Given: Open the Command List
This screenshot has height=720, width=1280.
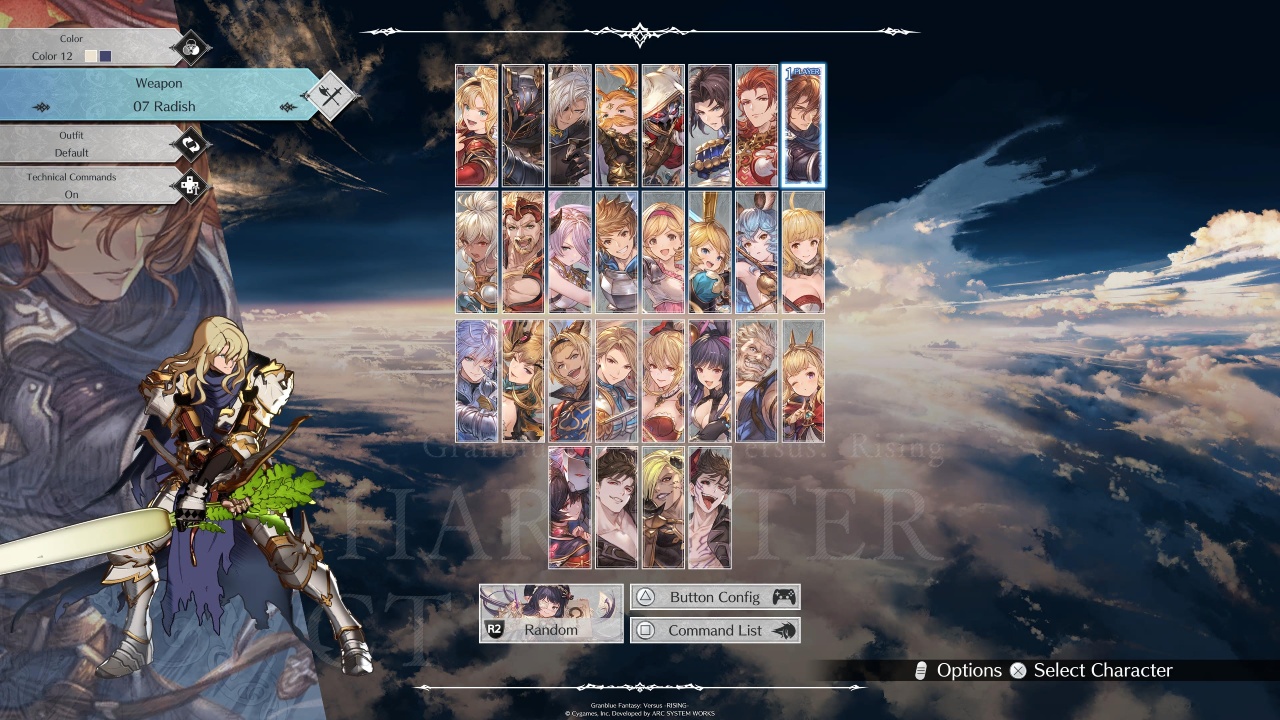Looking at the screenshot, I should coord(715,630).
